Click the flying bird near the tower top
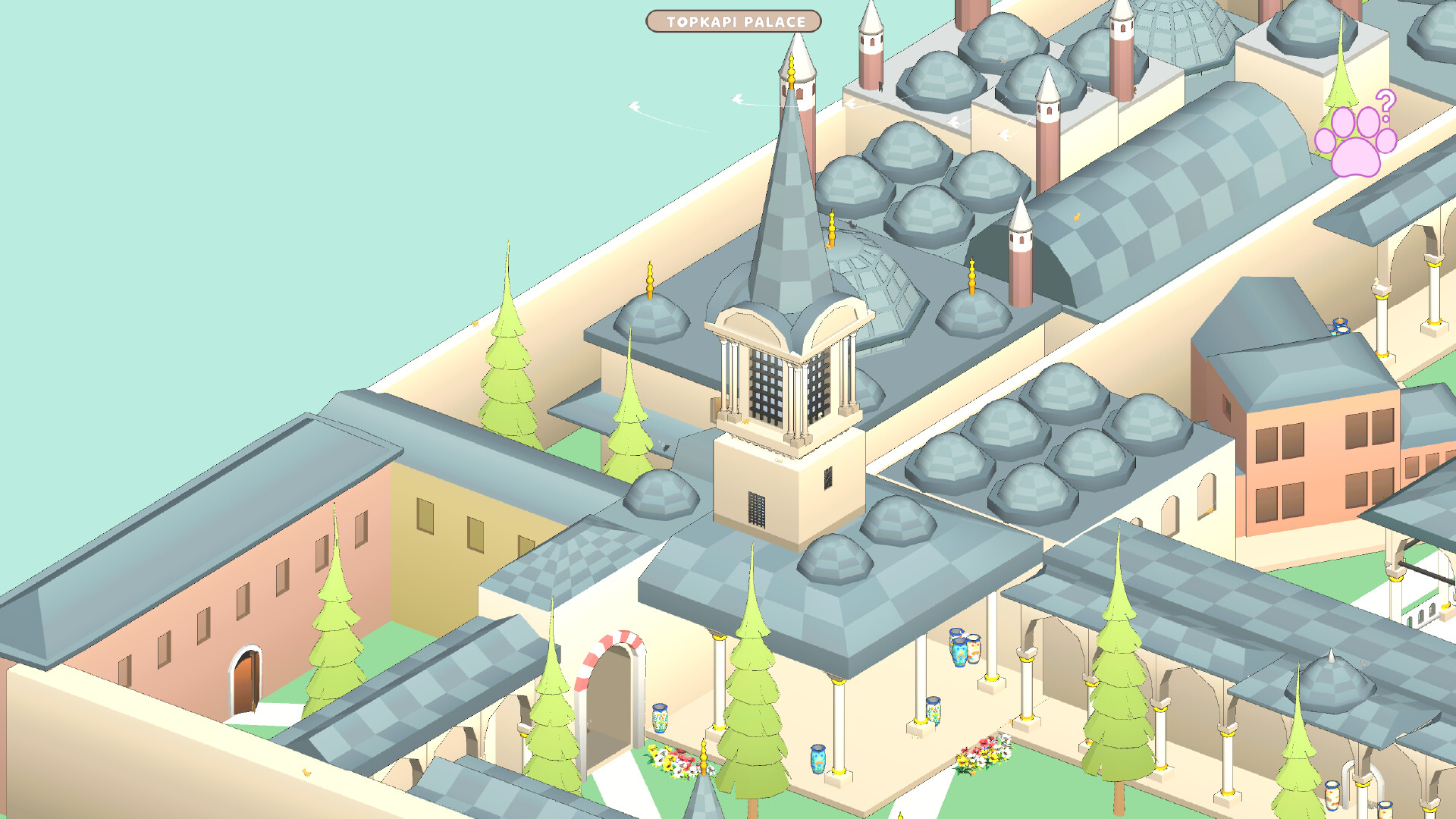 pos(734,99)
